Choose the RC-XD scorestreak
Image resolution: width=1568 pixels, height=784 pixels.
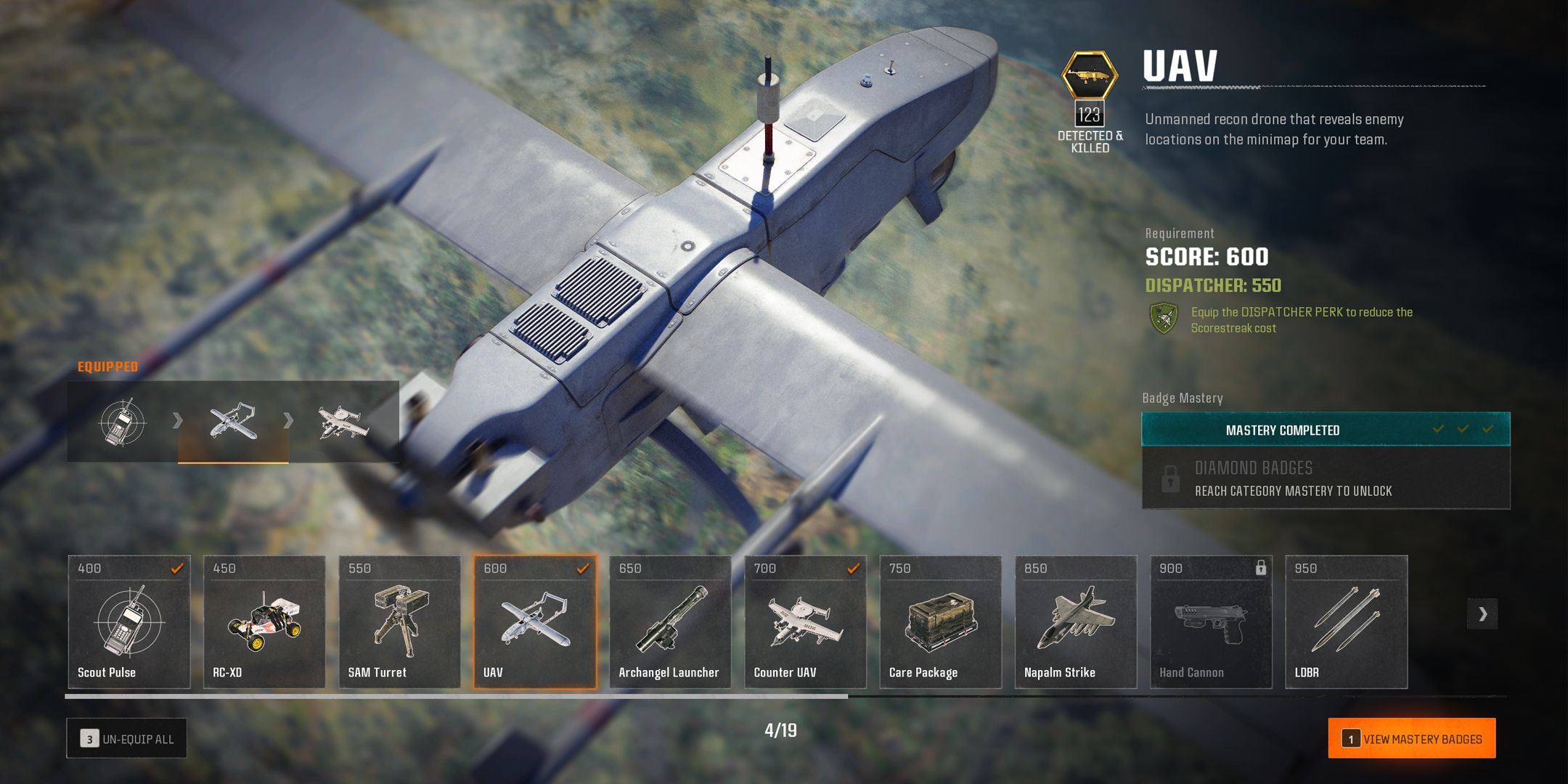[x=264, y=621]
